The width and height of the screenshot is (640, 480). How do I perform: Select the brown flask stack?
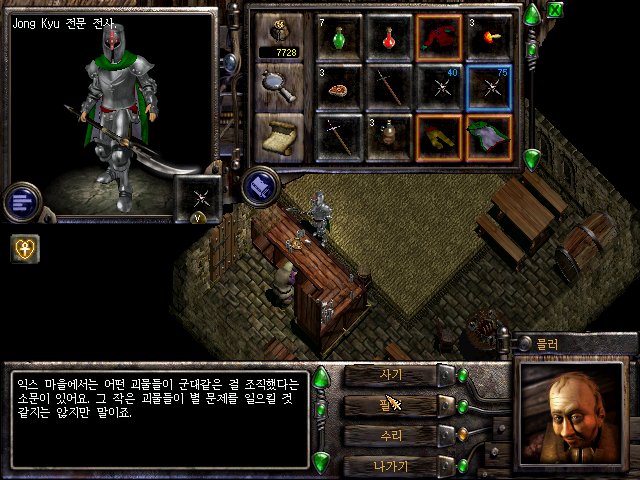[389, 138]
